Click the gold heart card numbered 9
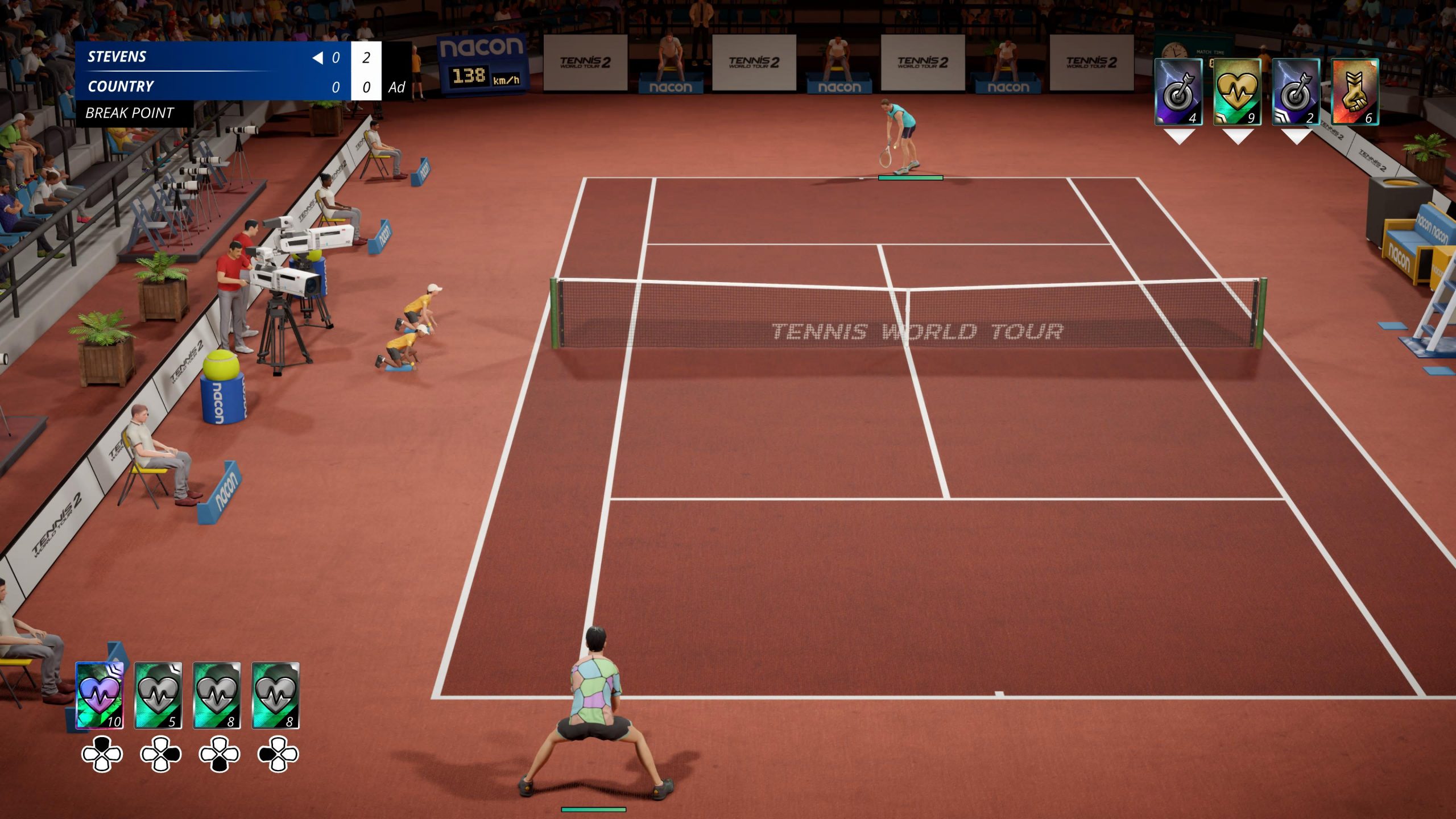 pyautogui.click(x=1237, y=92)
